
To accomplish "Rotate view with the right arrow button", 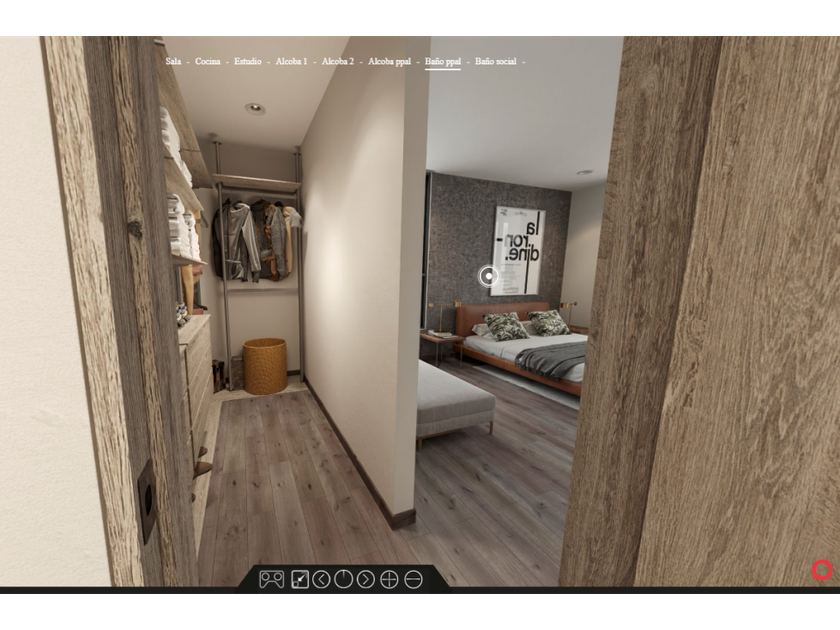I will coord(366,579).
